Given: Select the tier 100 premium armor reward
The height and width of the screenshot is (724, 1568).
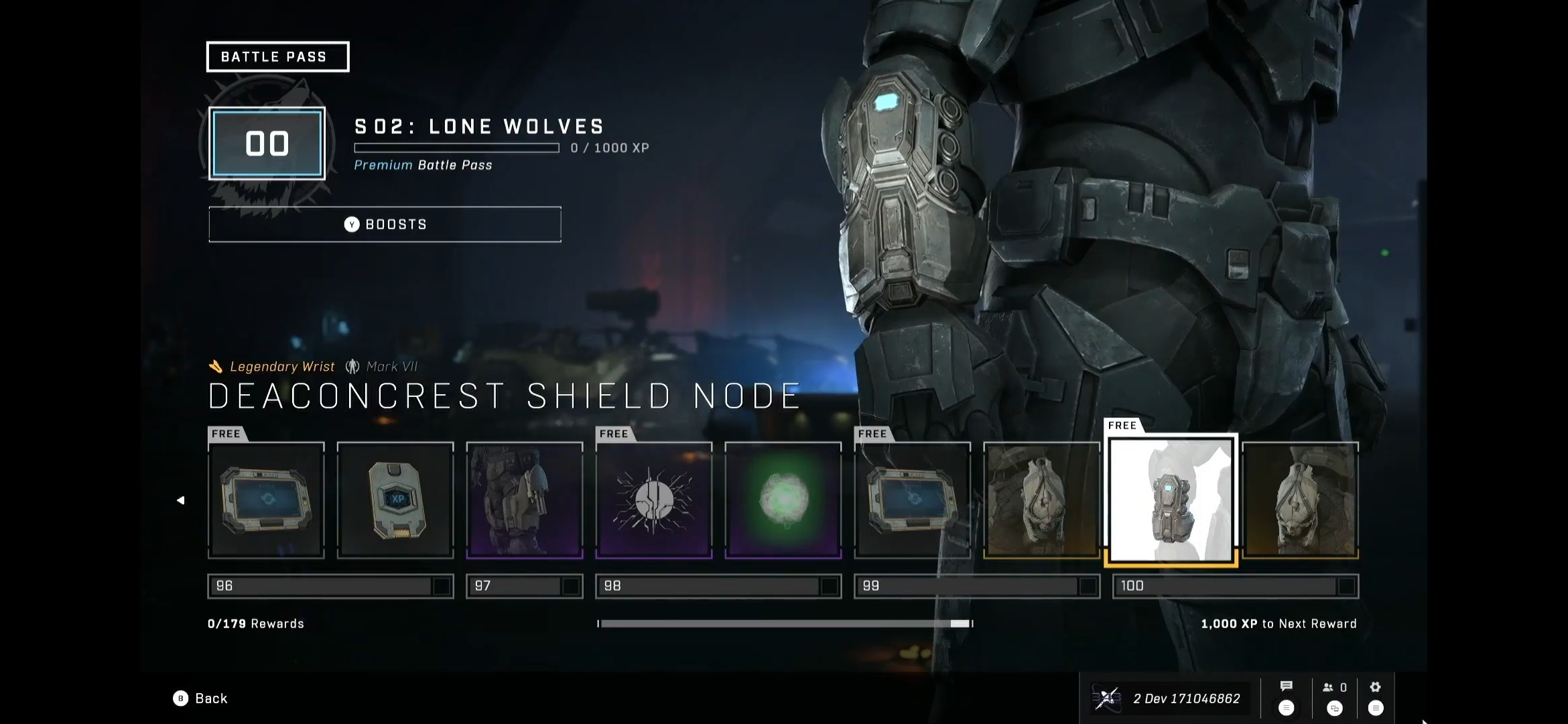Looking at the screenshot, I should (1300, 500).
